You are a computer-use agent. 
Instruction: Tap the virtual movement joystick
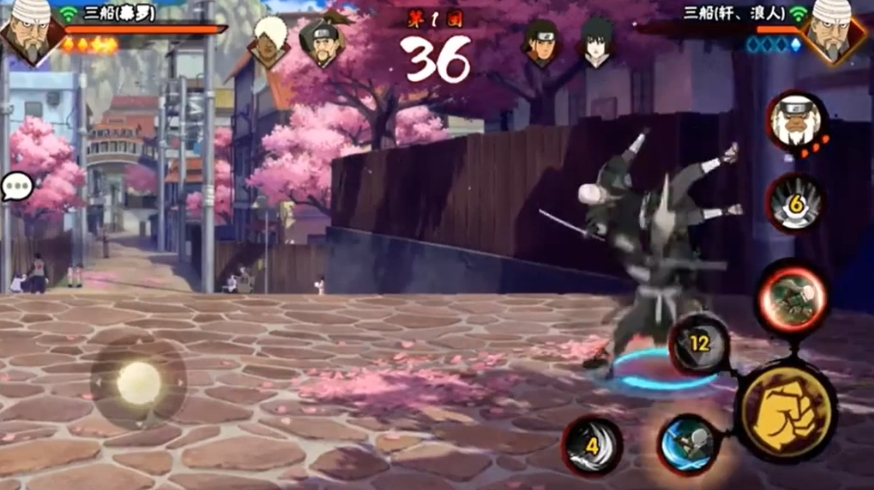138,381
